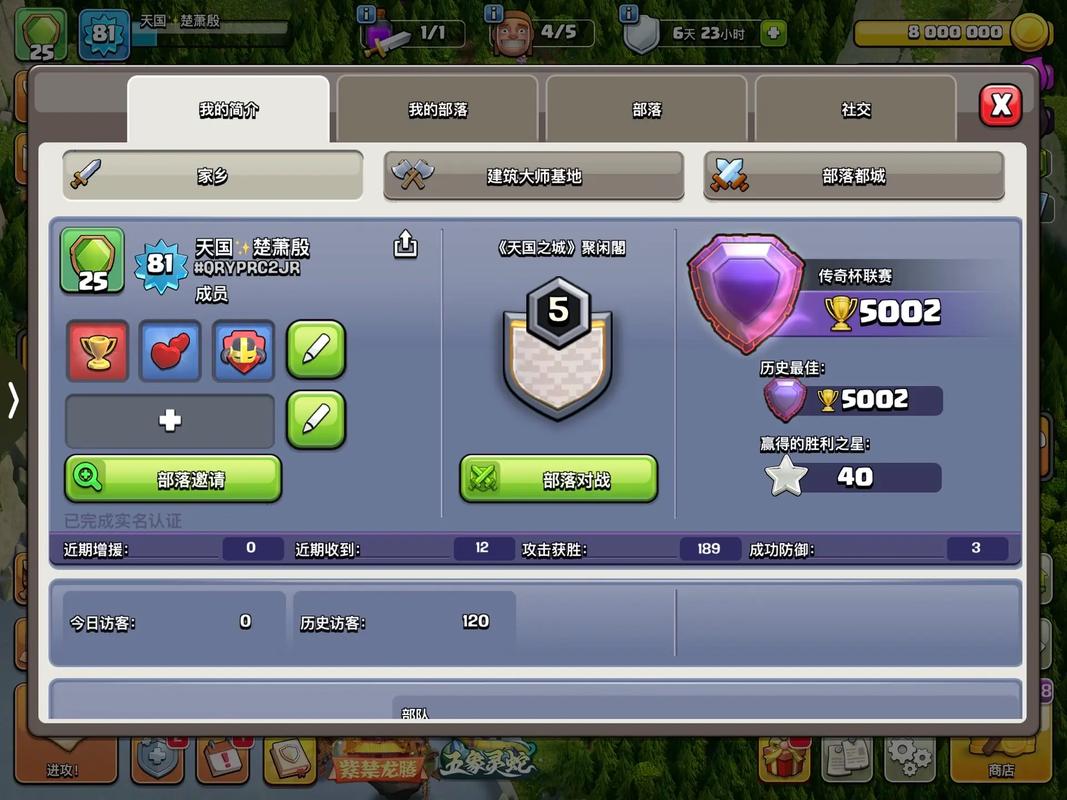Show the 部落都城 clan capital profile
Screen dimensions: 1067x800
854,176
